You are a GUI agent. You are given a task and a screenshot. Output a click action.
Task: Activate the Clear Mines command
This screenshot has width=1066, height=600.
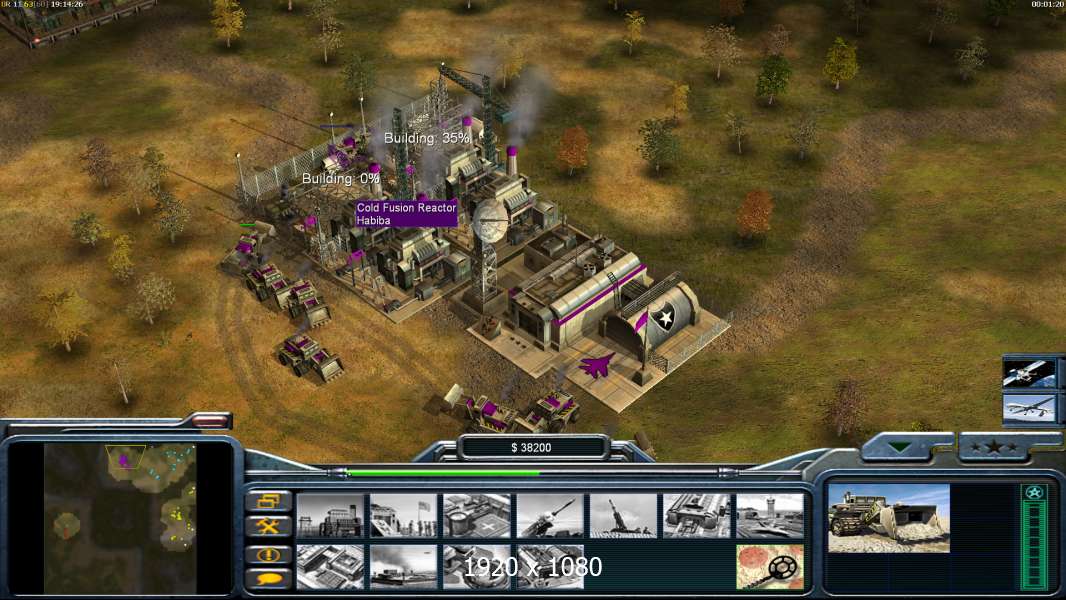pyautogui.click(x=770, y=566)
